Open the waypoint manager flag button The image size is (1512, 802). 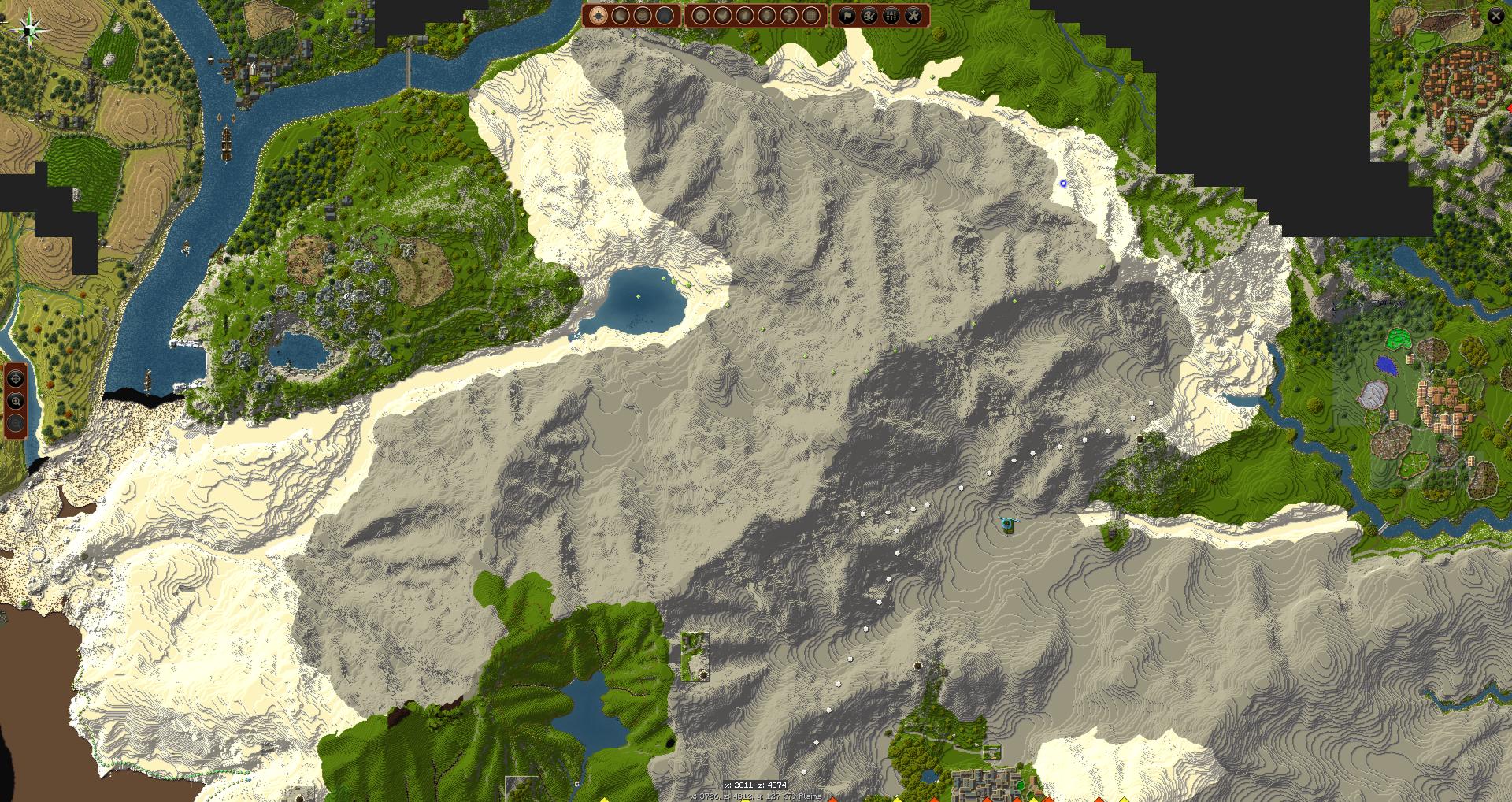(x=847, y=16)
